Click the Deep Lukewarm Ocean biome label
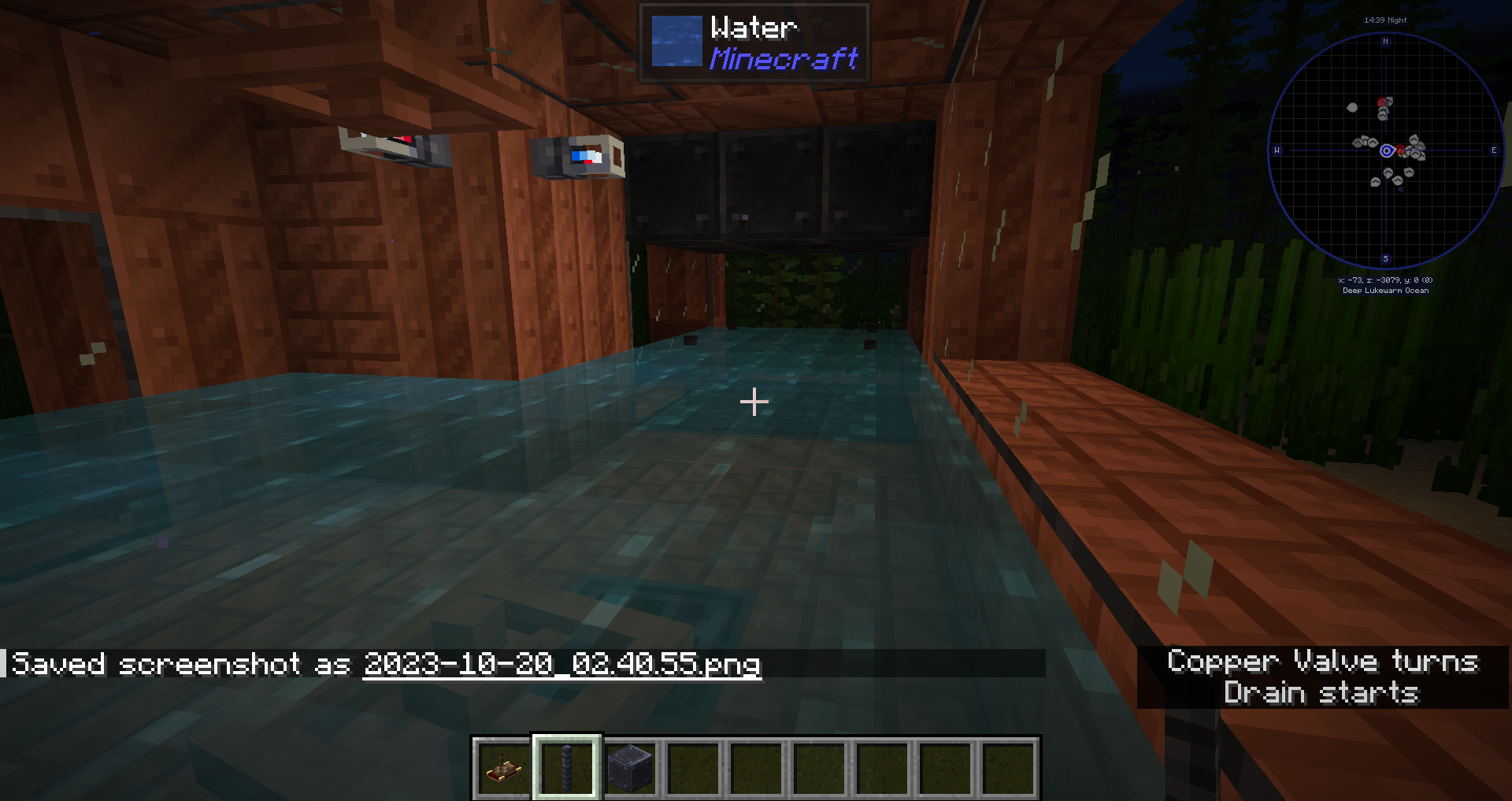The width and height of the screenshot is (1512, 801). (x=1386, y=290)
